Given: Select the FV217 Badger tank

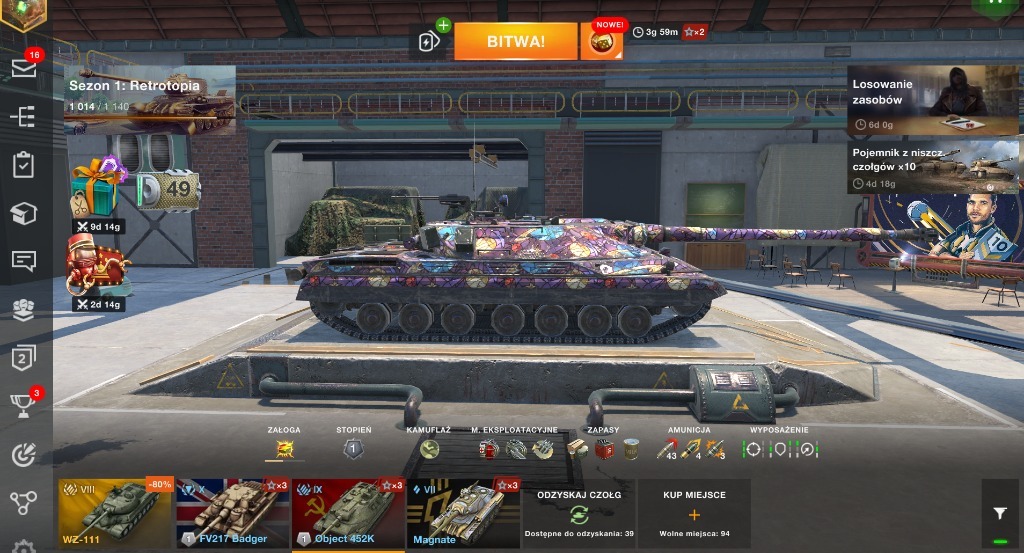Looking at the screenshot, I should pyautogui.click(x=232, y=513).
